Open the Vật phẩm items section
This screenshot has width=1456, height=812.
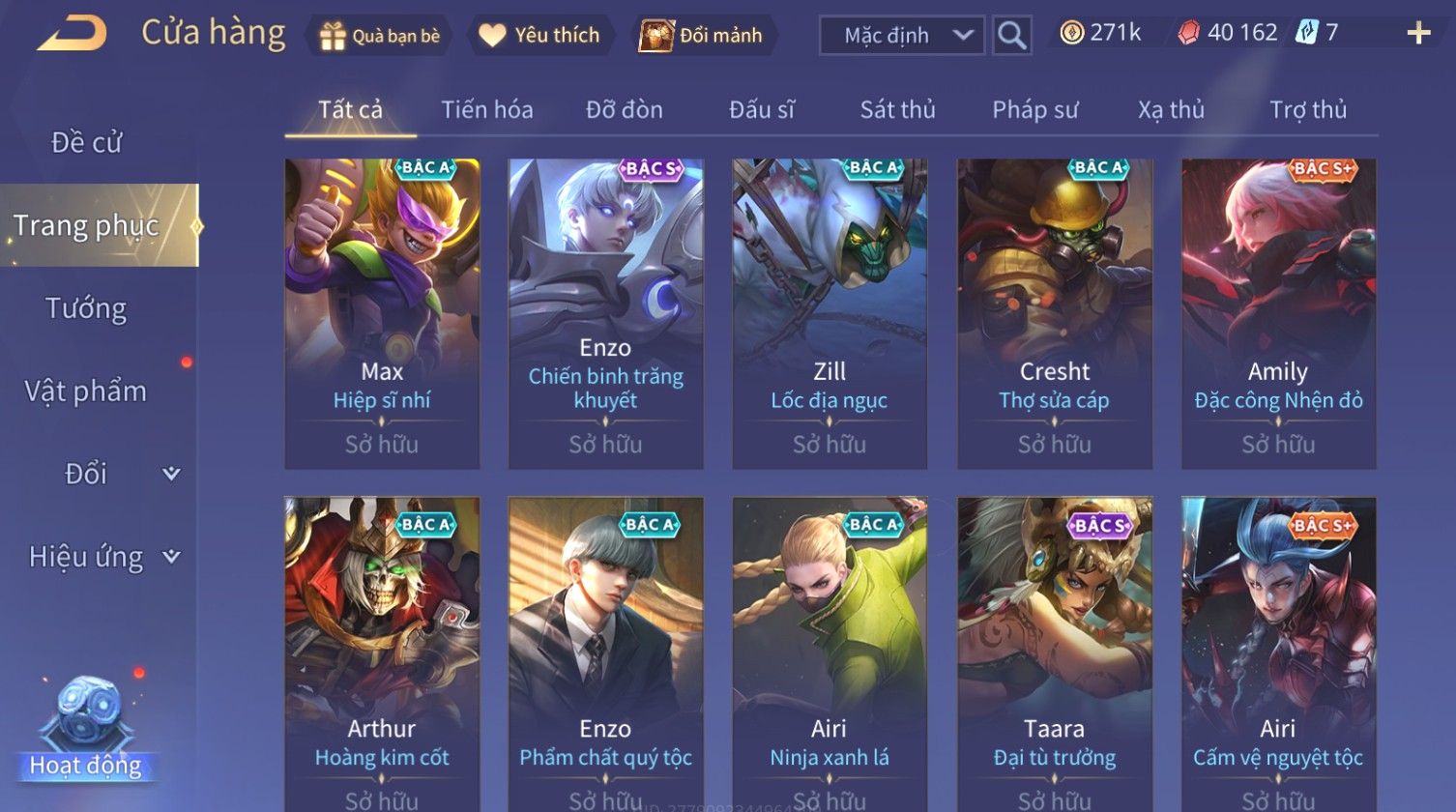(x=87, y=391)
